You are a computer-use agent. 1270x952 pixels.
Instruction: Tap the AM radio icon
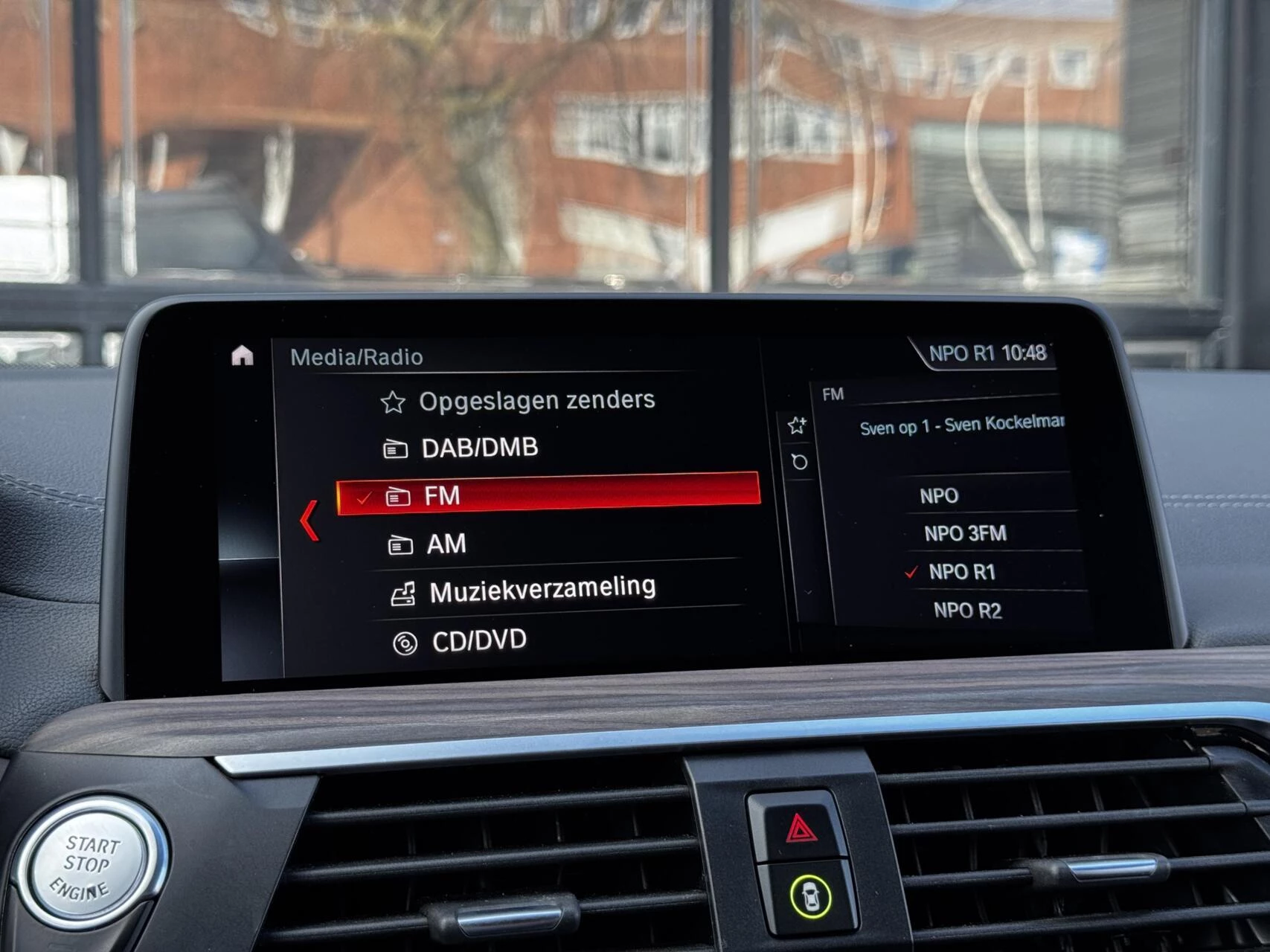400,544
